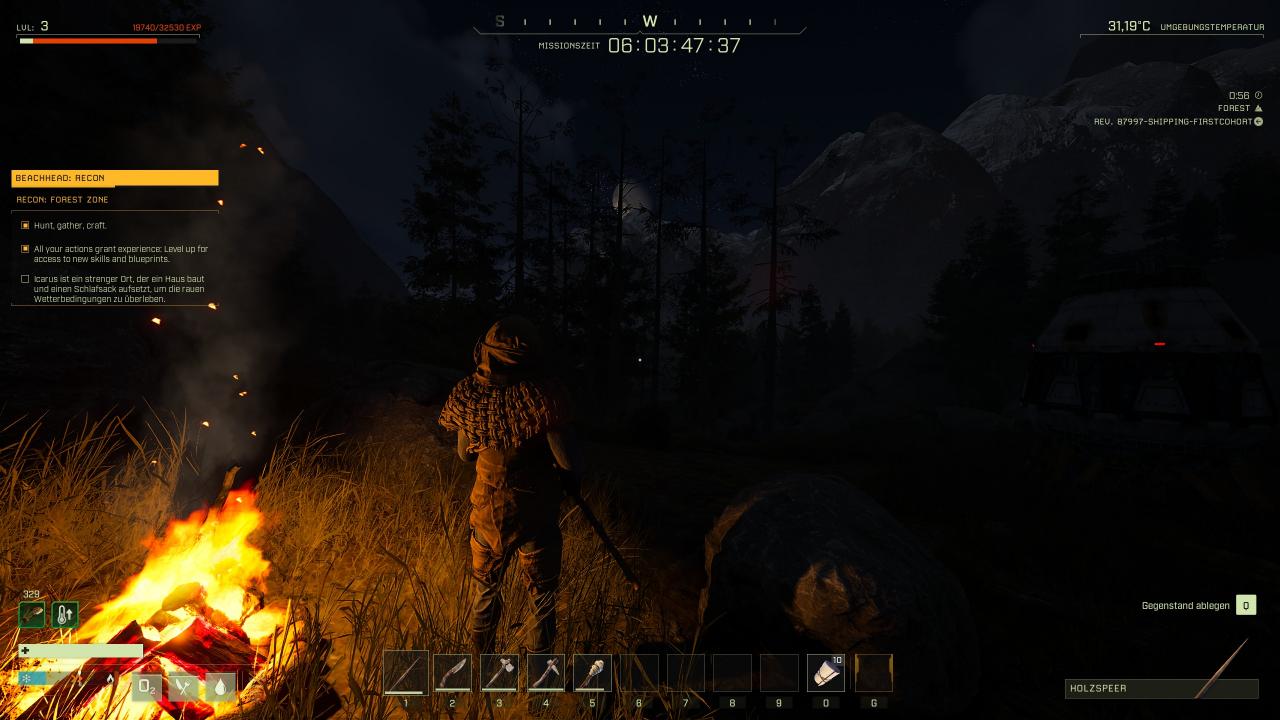Click the fork and knife hunger icon

[184, 687]
